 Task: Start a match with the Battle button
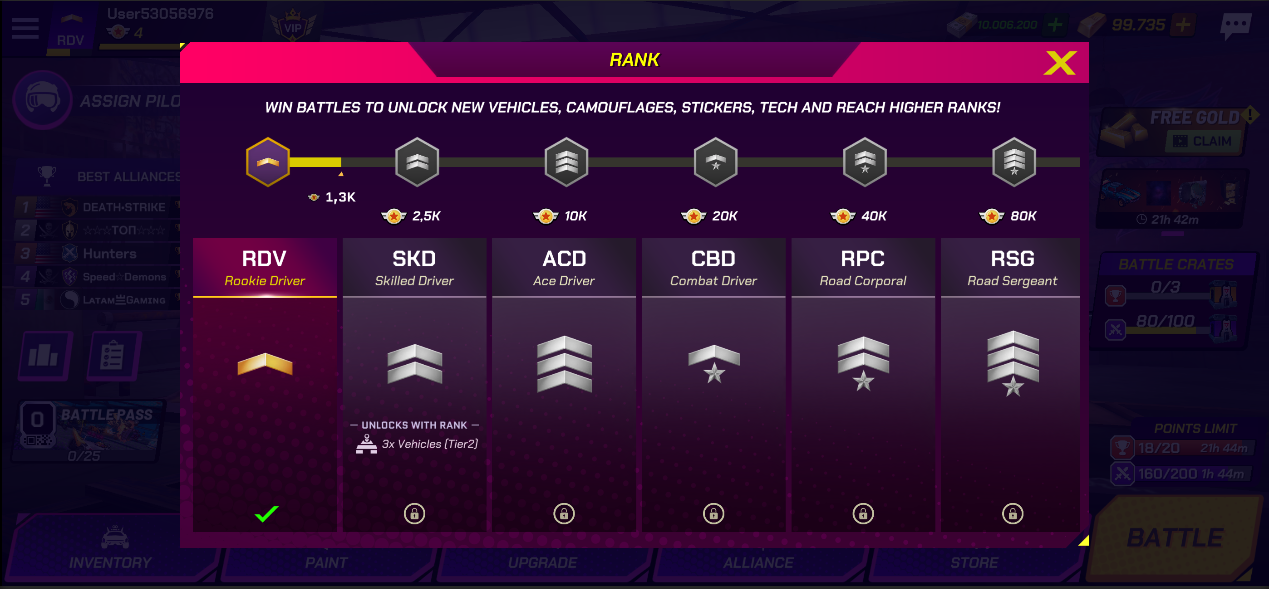point(1174,538)
